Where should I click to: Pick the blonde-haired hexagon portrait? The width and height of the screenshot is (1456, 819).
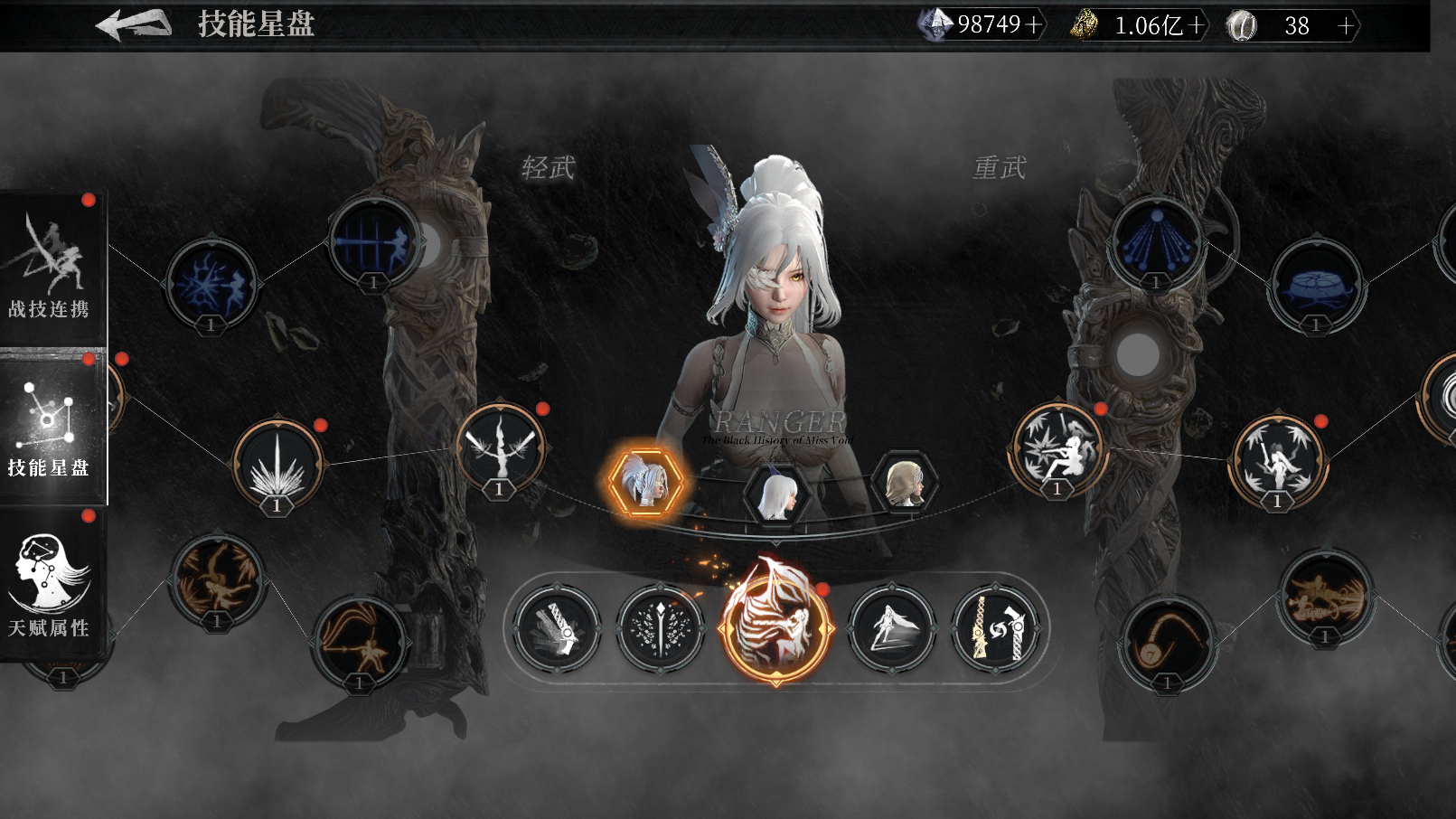[904, 484]
